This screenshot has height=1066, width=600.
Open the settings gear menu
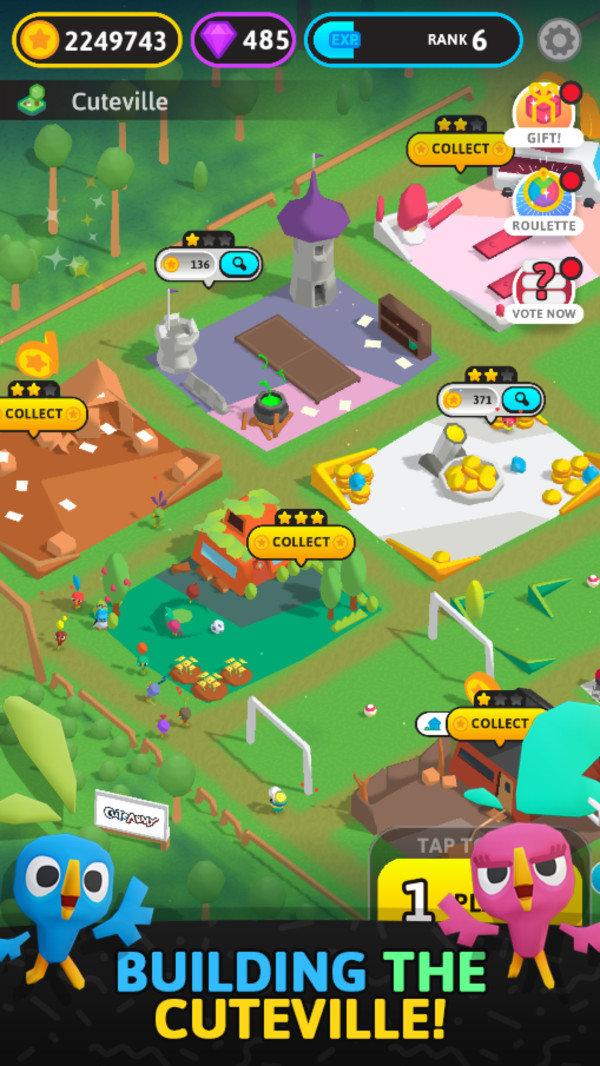[559, 40]
